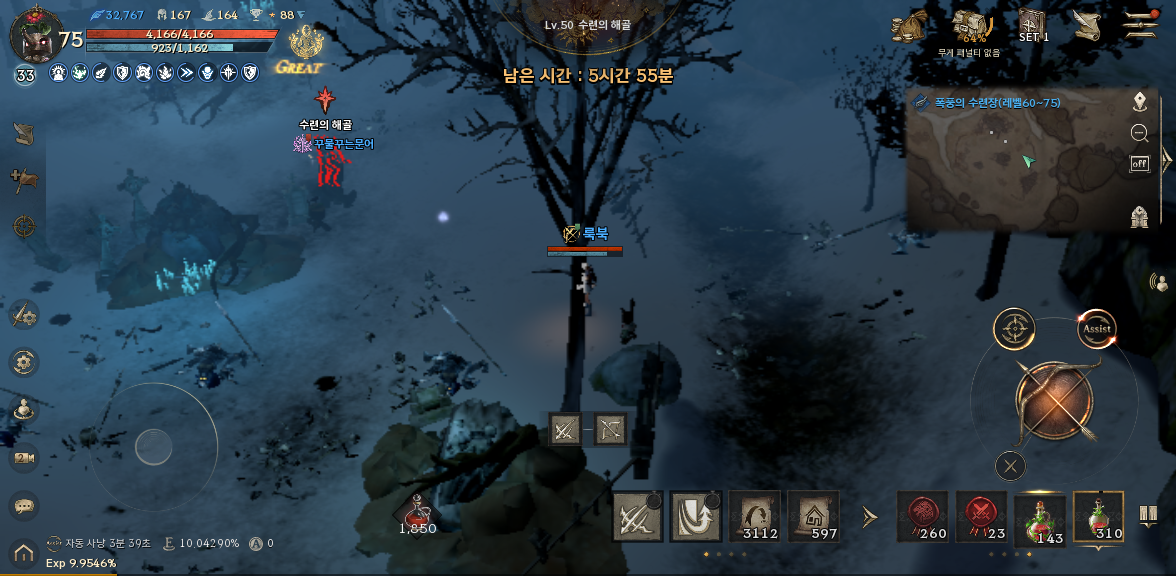Open the coin sack shop icon
This screenshot has height=576, width=1176.
pyautogui.click(x=910, y=27)
